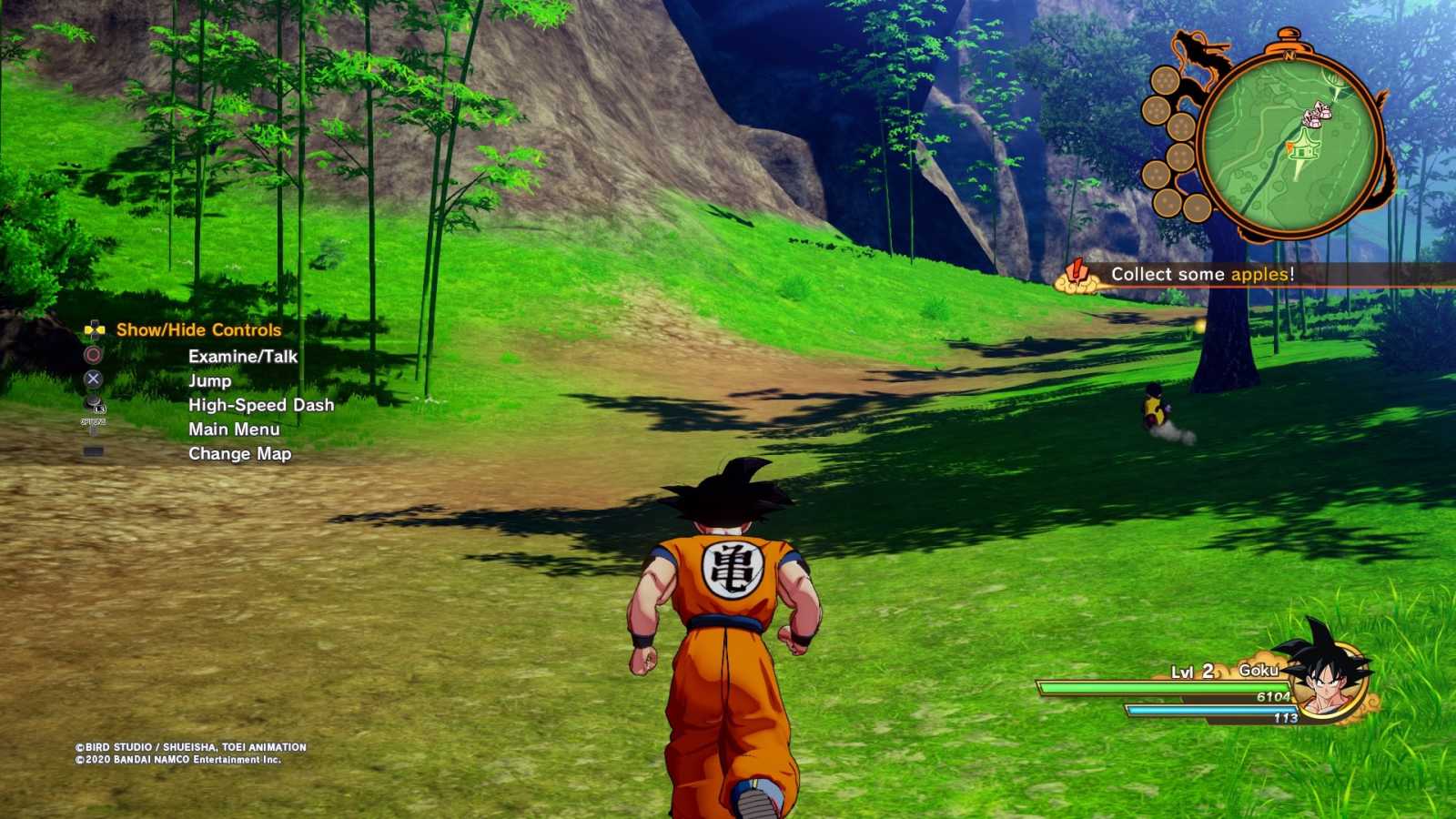Click the N compass marker on the minimap
The image size is (1456, 819).
1287,56
